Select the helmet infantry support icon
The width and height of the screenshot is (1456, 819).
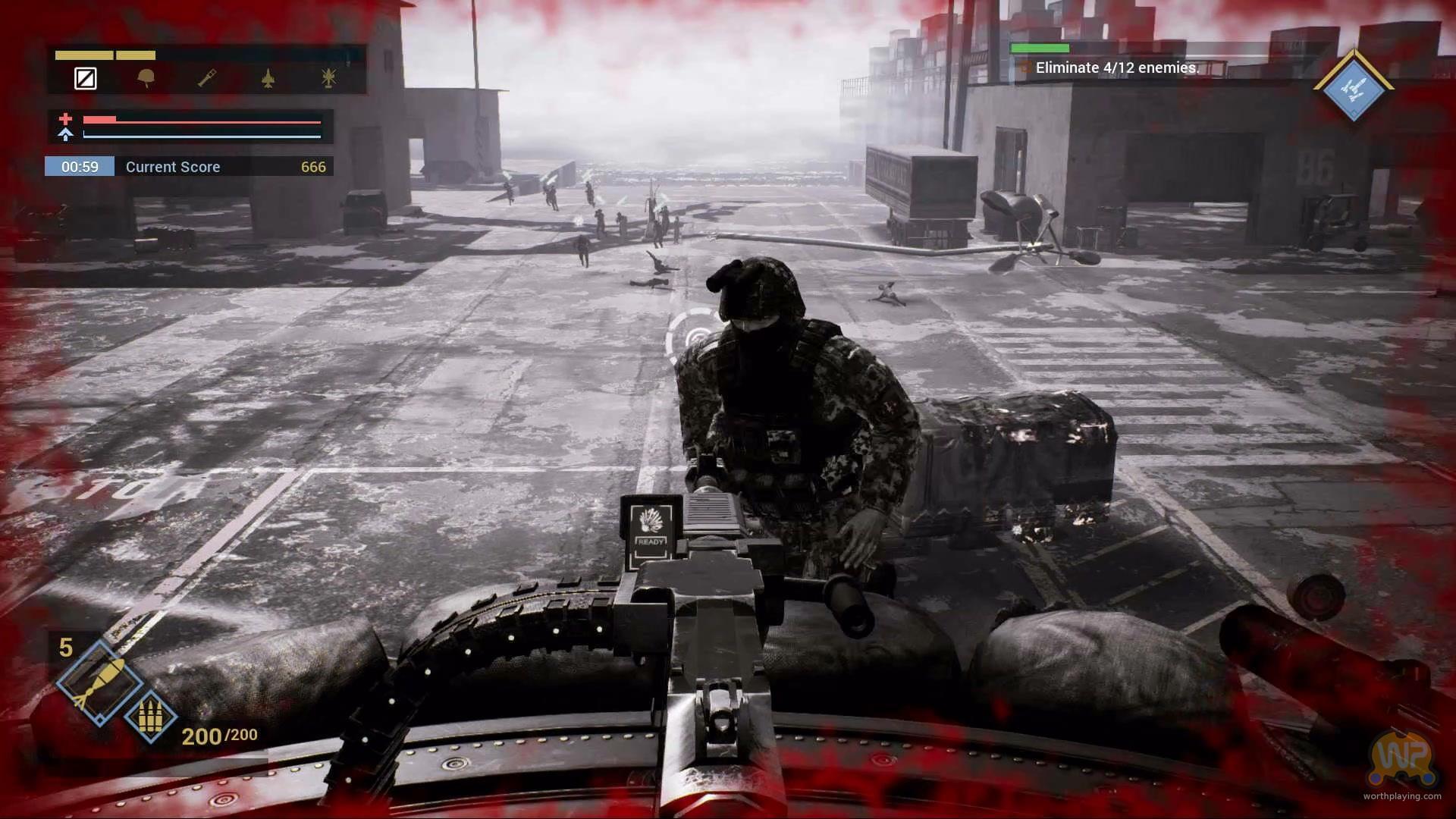tap(146, 78)
